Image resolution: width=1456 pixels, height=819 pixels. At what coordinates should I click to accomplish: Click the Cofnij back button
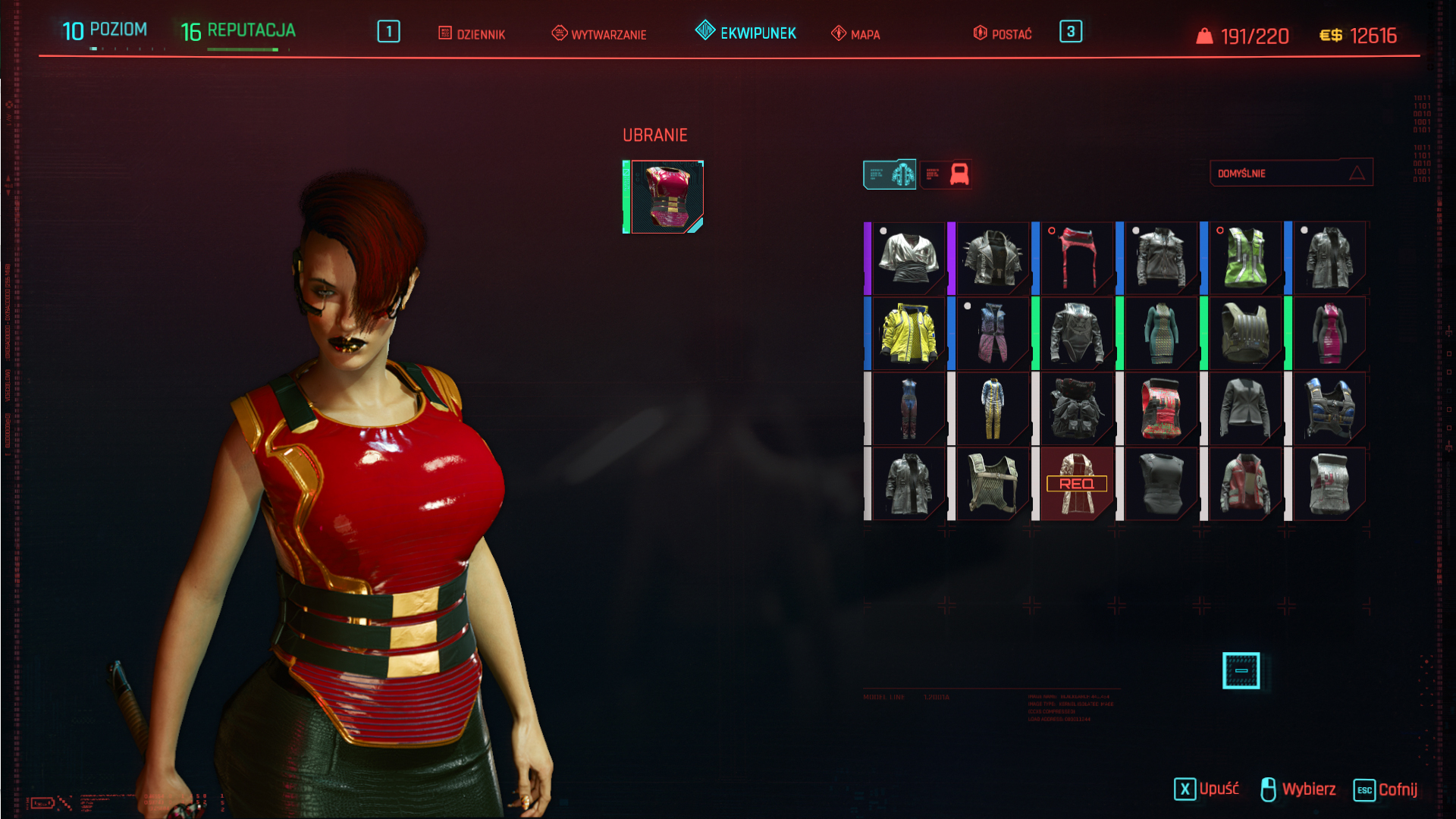tap(1385, 789)
